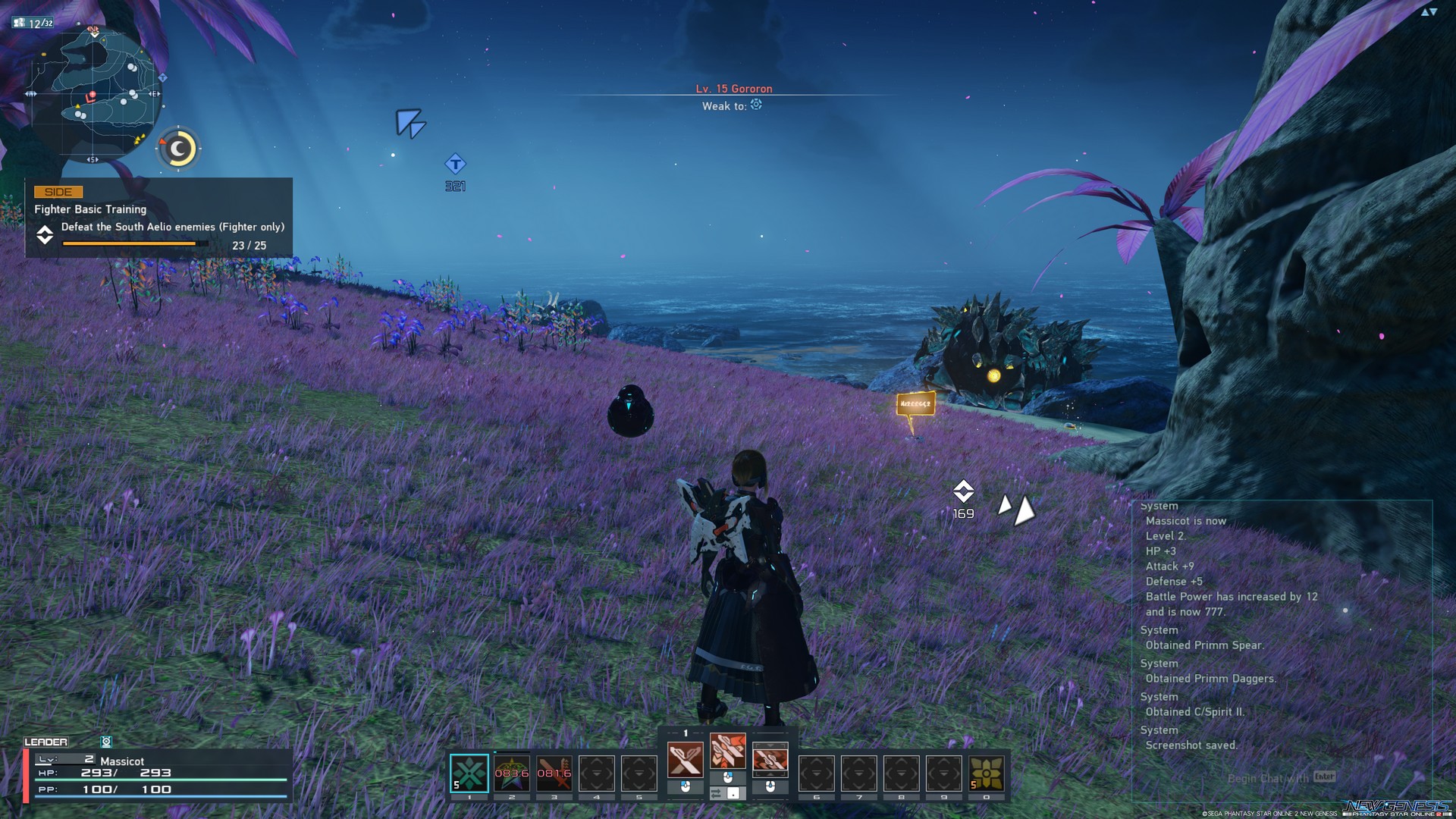The width and height of the screenshot is (1456, 819).
Task: Select the sword skill icon in slot 3
Action: 553,774
